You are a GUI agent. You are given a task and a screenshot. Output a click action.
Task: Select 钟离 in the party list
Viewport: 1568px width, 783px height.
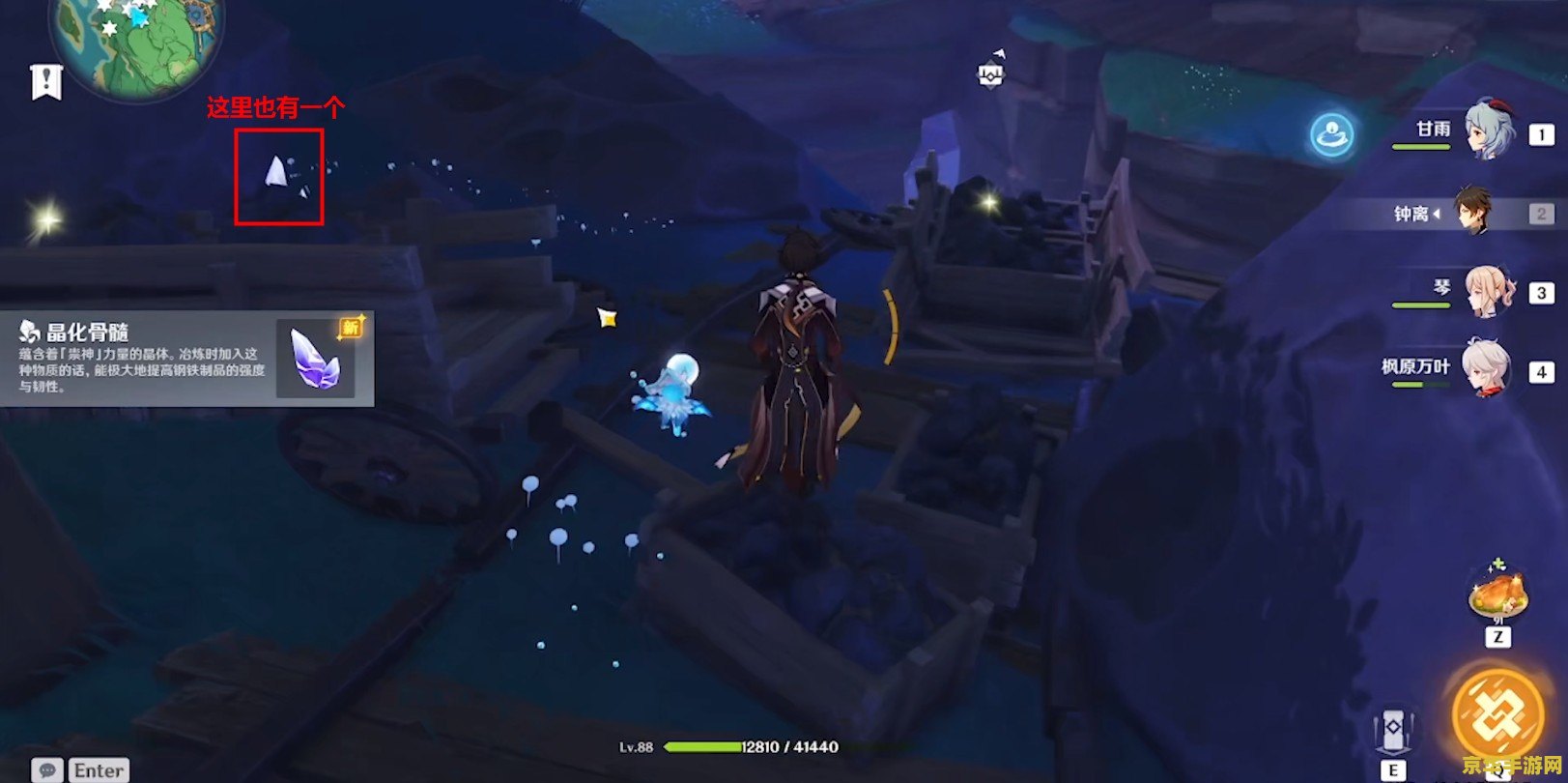point(1473,213)
